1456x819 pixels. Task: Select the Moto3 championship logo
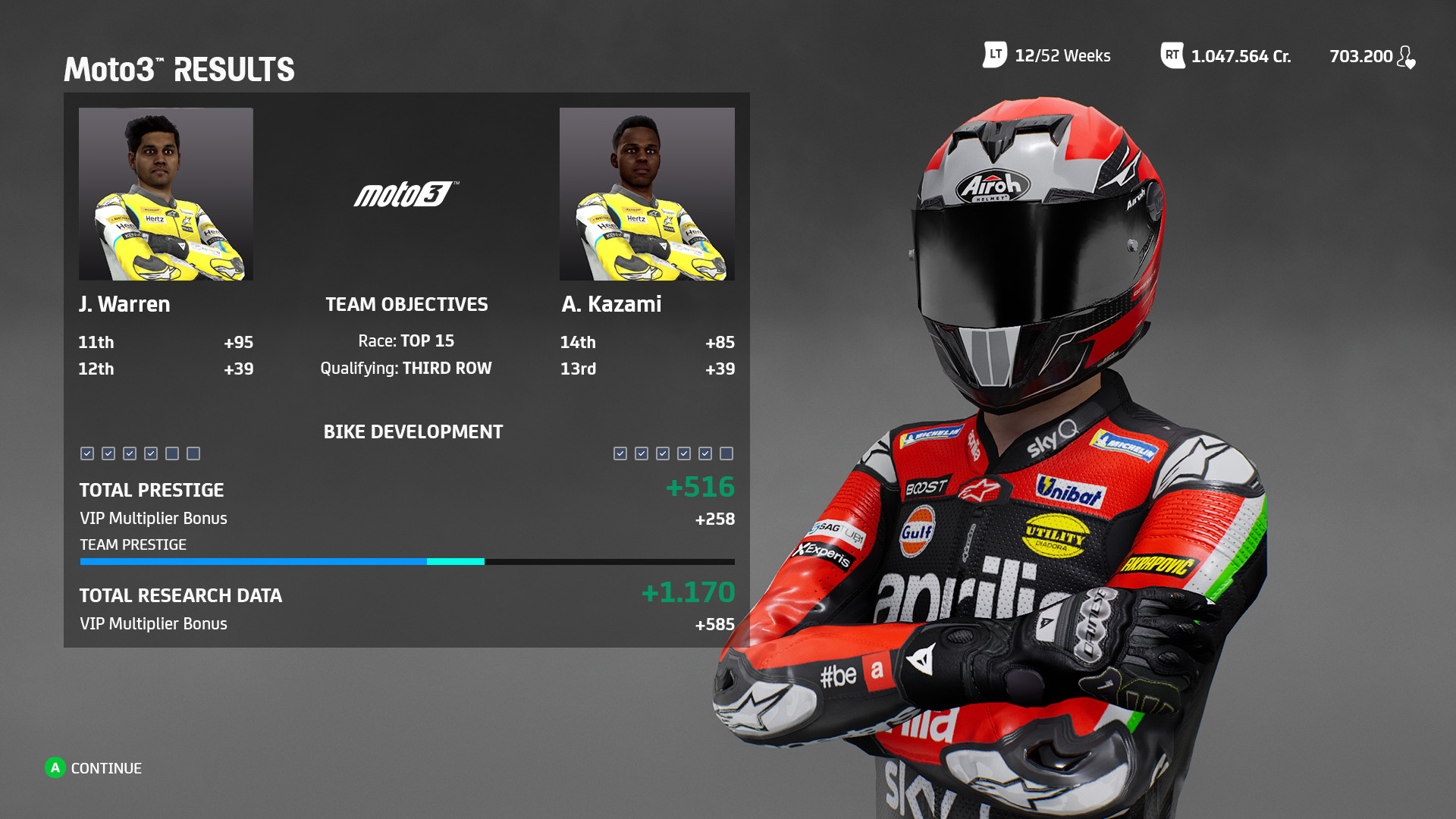pos(406,194)
